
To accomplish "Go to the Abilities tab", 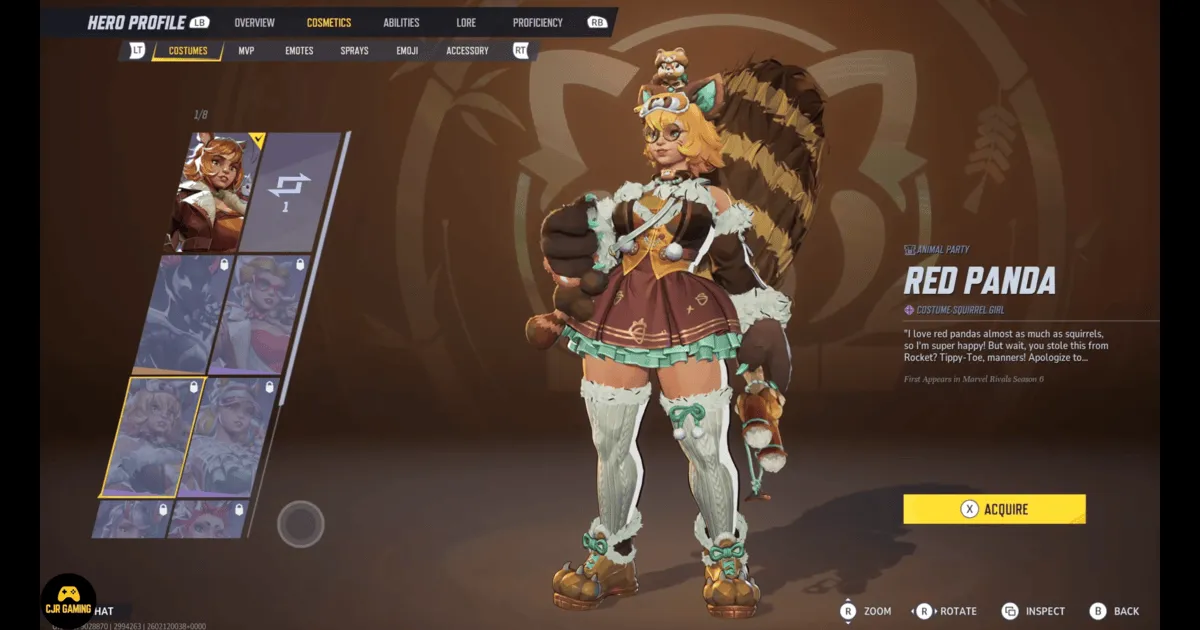I will pyautogui.click(x=401, y=22).
